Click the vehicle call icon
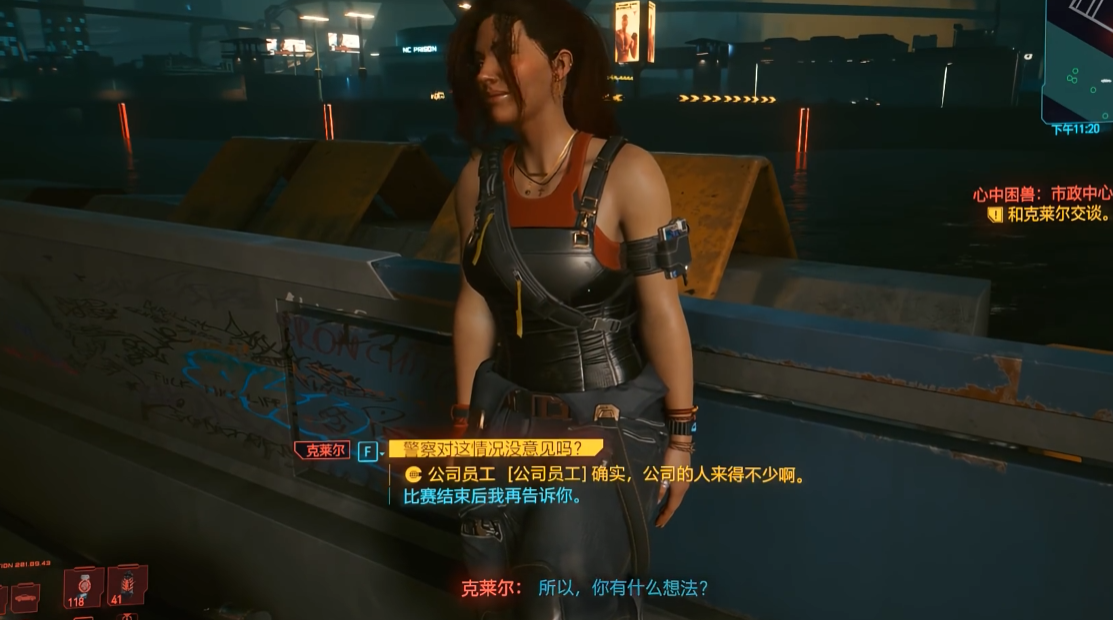This screenshot has height=620, width=1113. click(x=24, y=597)
